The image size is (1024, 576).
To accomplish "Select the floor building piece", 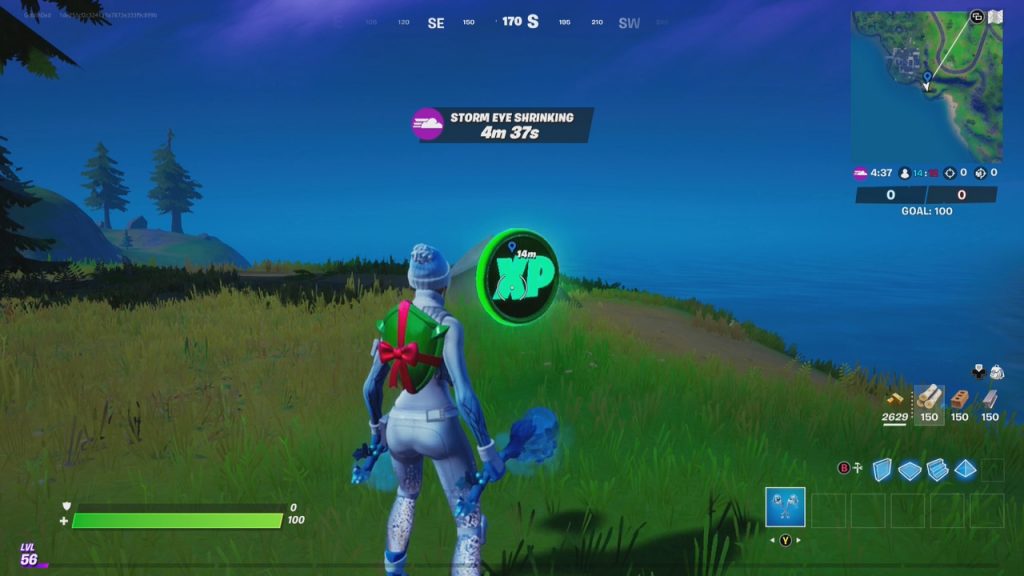I will pos(910,469).
